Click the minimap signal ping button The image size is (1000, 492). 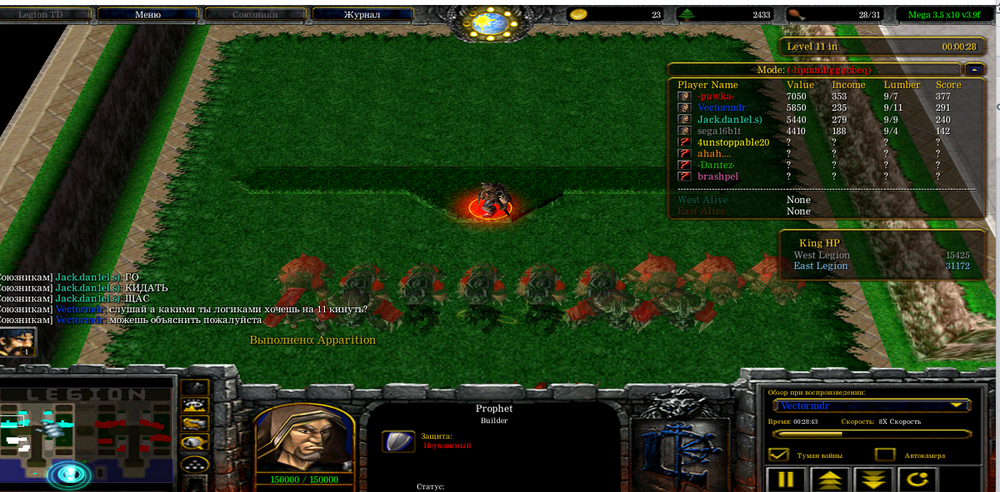point(195,388)
